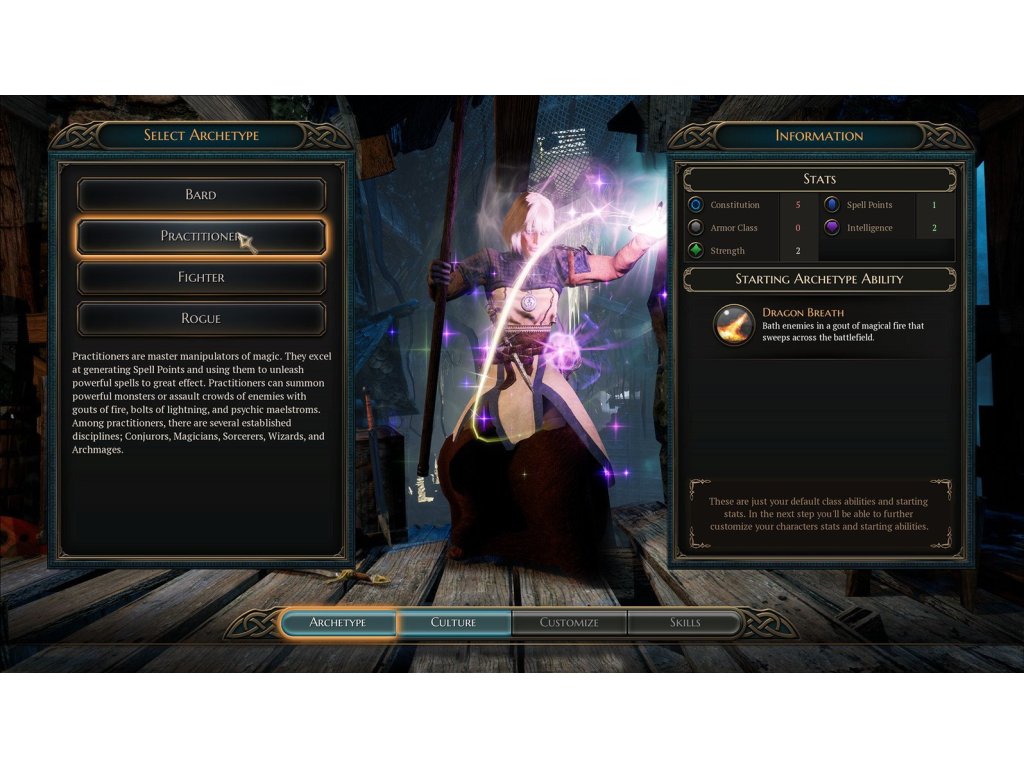Open the Skills tab
Image resolution: width=1024 pixels, height=768 pixels.
tap(685, 623)
